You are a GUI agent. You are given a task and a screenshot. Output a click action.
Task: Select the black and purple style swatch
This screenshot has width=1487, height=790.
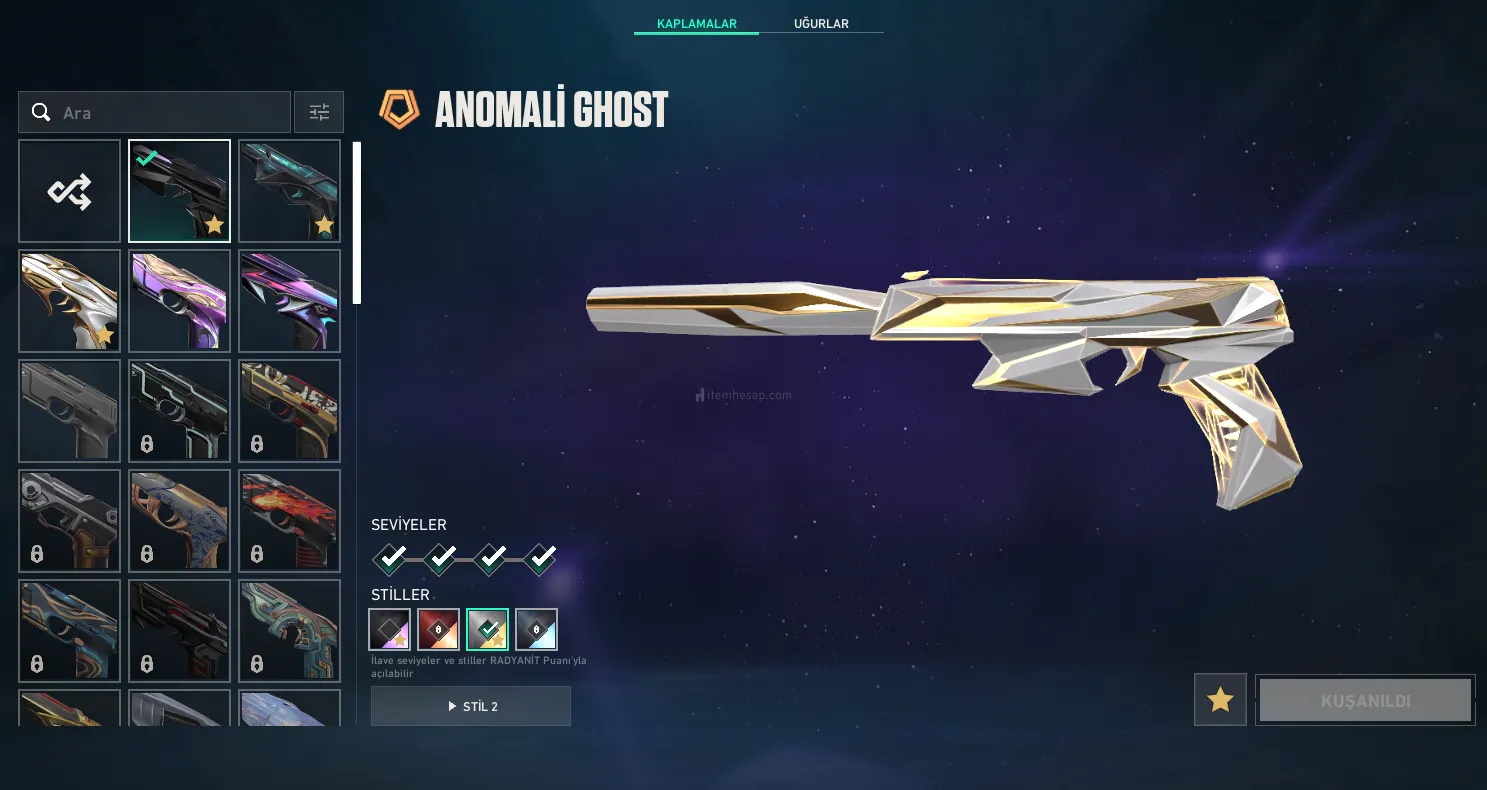coord(389,630)
